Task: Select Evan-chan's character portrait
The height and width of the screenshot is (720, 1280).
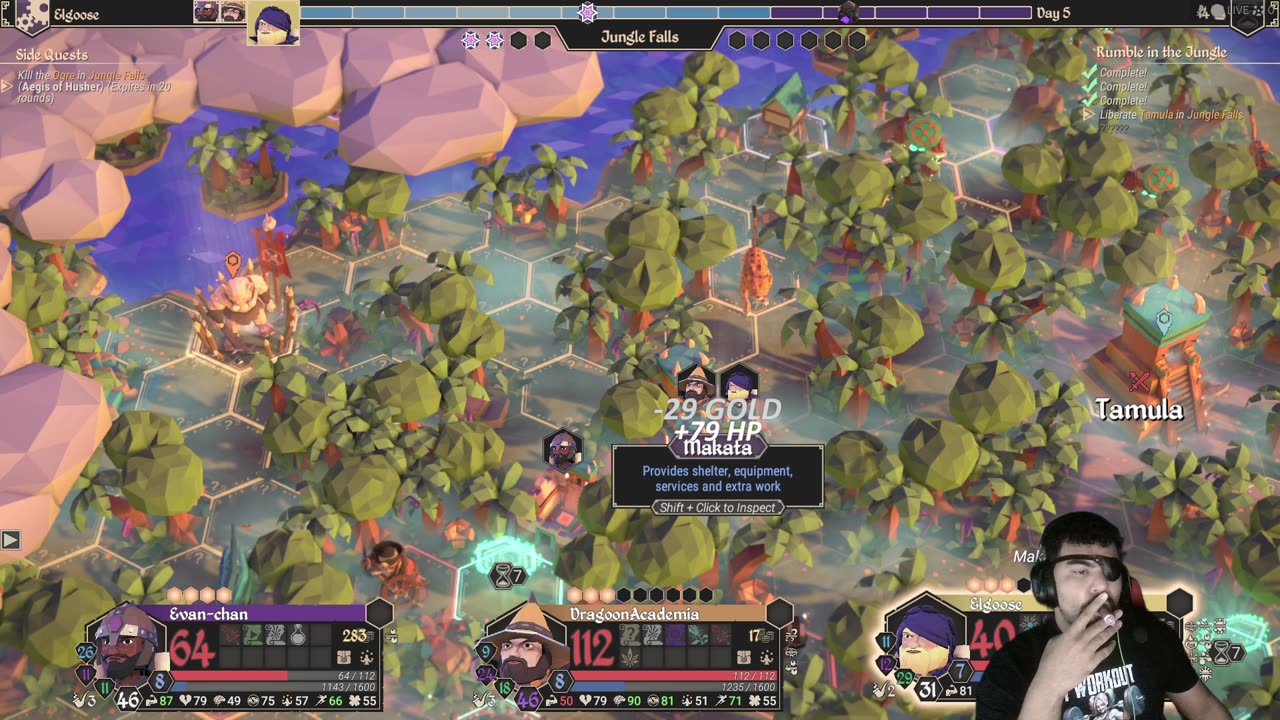Action: pyautogui.click(x=126, y=643)
